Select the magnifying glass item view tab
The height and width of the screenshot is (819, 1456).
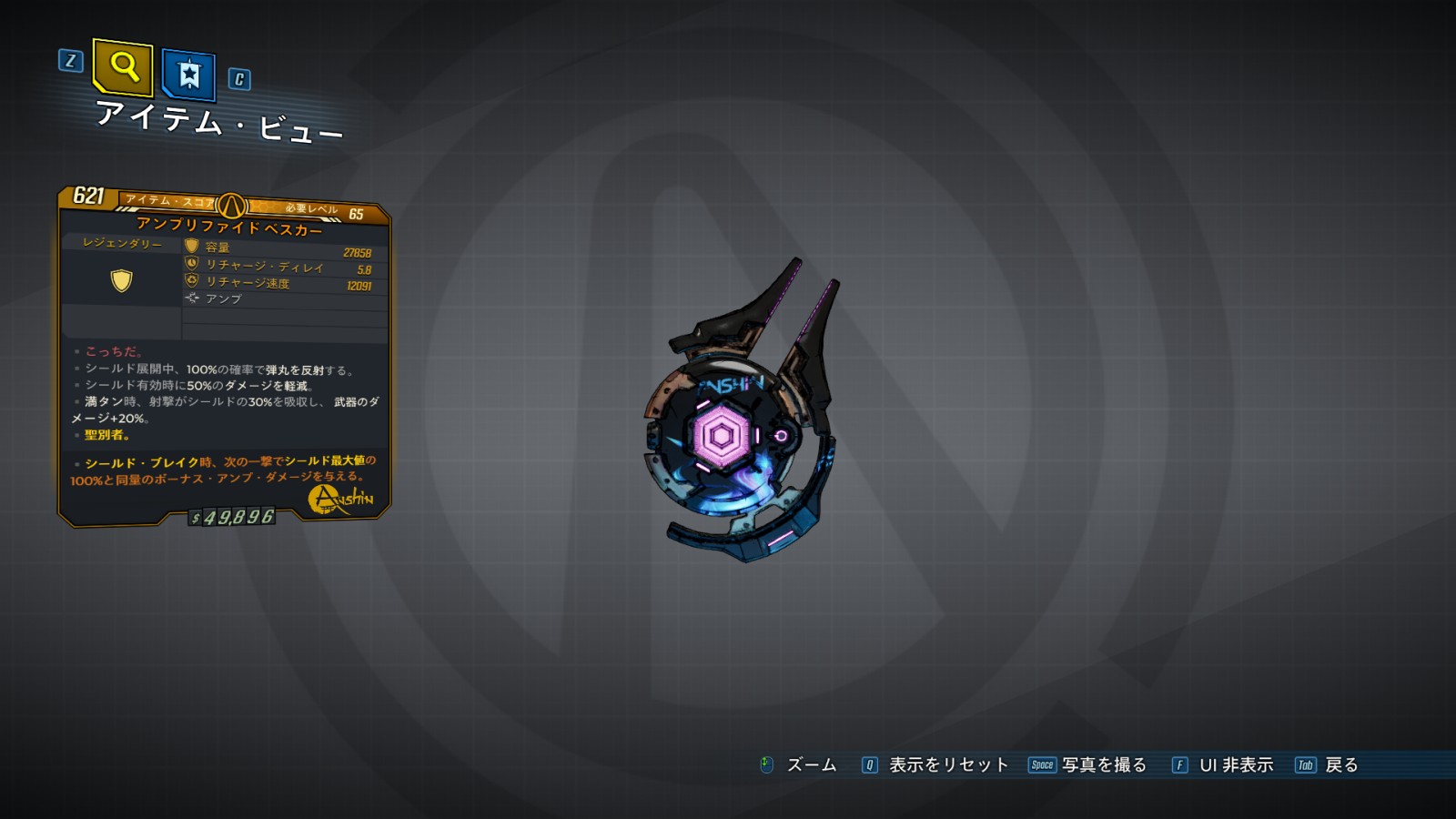coord(123,66)
